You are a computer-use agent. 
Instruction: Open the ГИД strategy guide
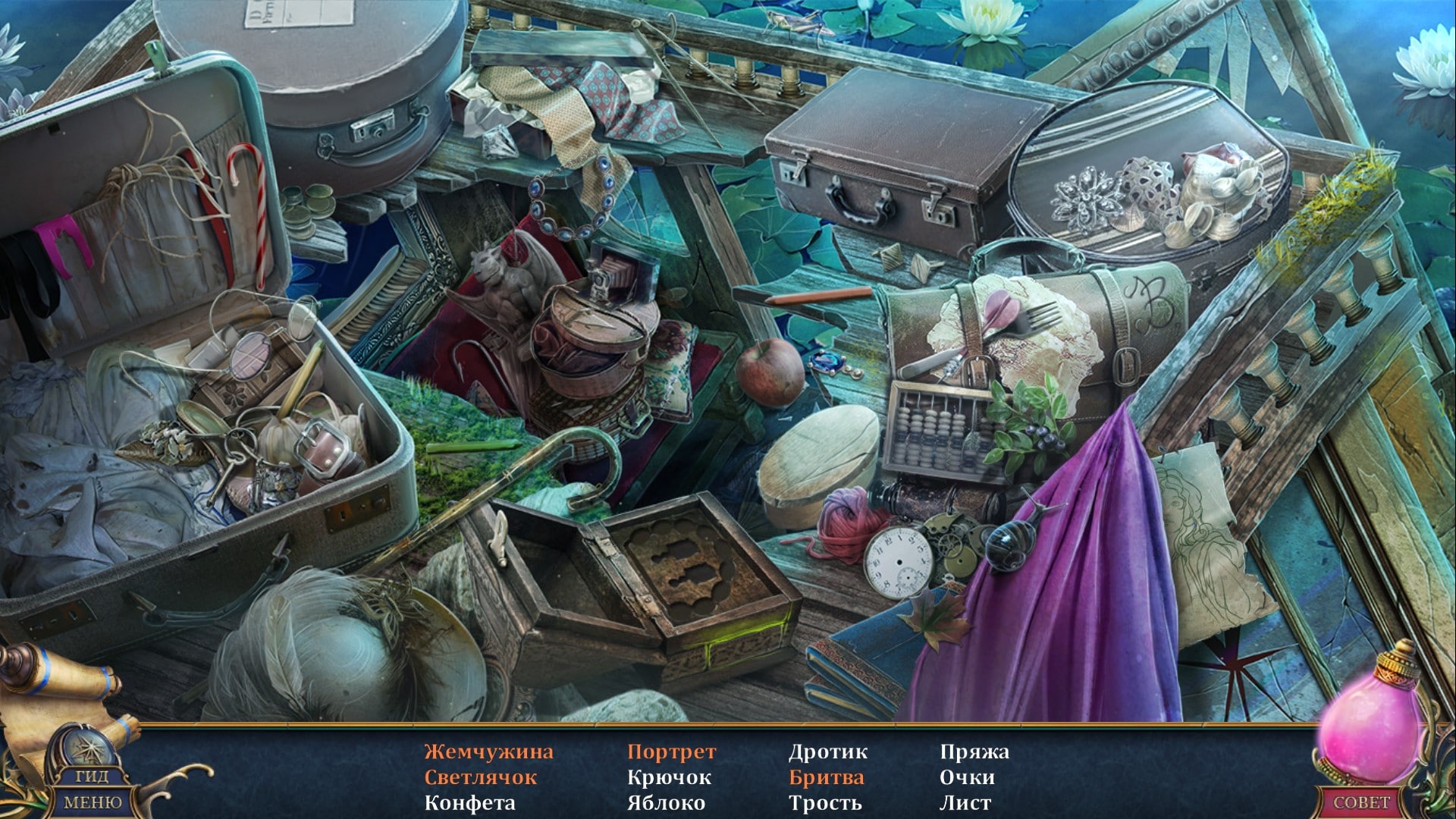click(92, 776)
